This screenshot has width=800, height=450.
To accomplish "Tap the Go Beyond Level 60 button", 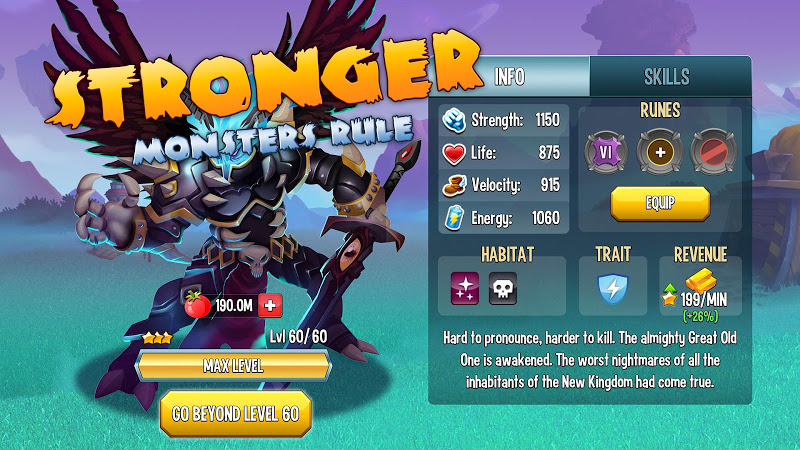I will [236, 413].
